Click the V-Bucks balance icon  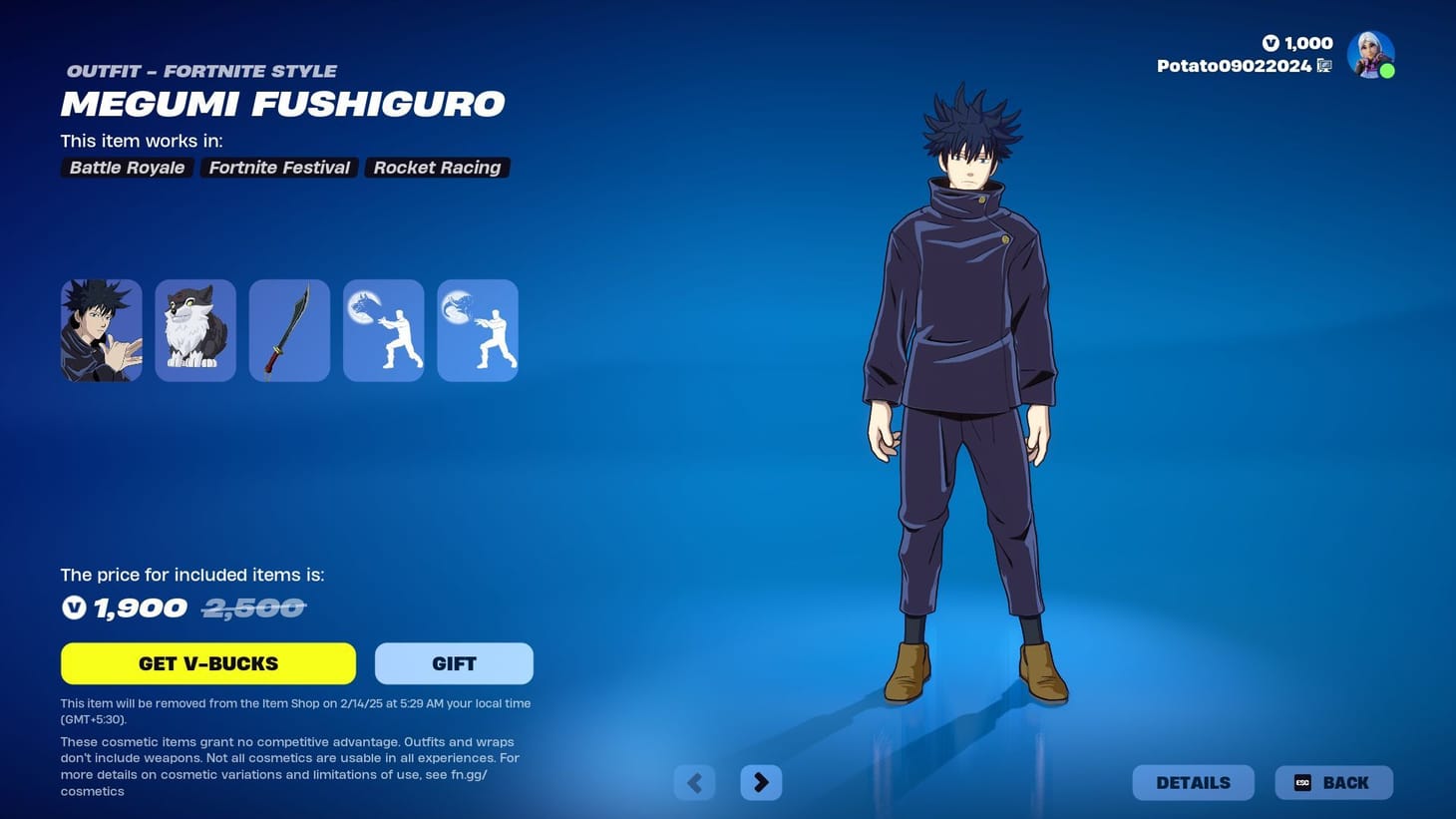click(1270, 43)
